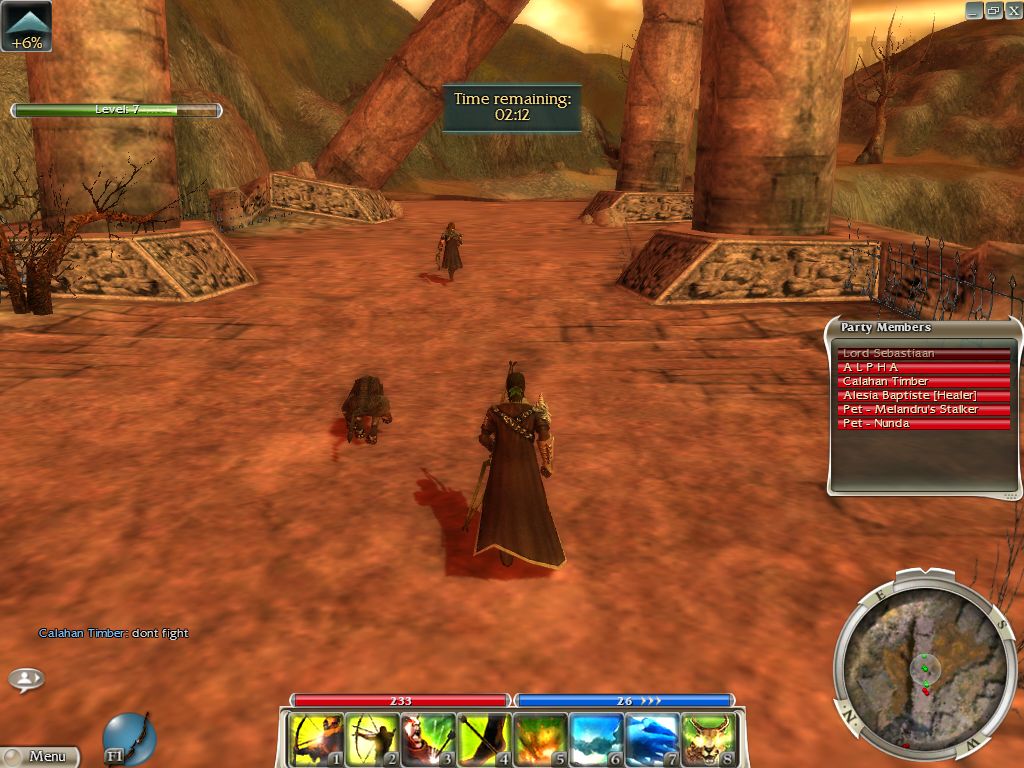Activate skill 7 icy blue claw
This screenshot has width=1024, height=768.
pyautogui.click(x=652, y=739)
